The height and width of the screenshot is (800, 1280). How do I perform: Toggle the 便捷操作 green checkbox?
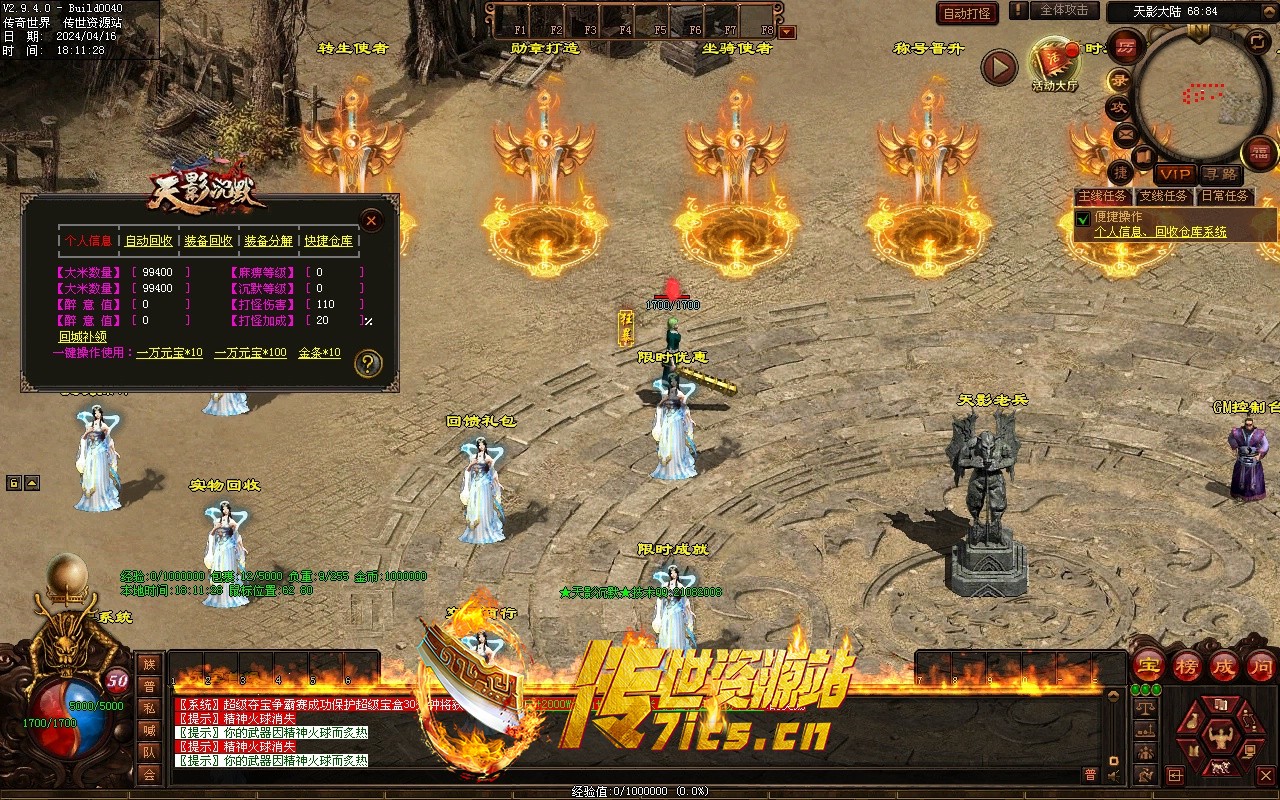1082,218
